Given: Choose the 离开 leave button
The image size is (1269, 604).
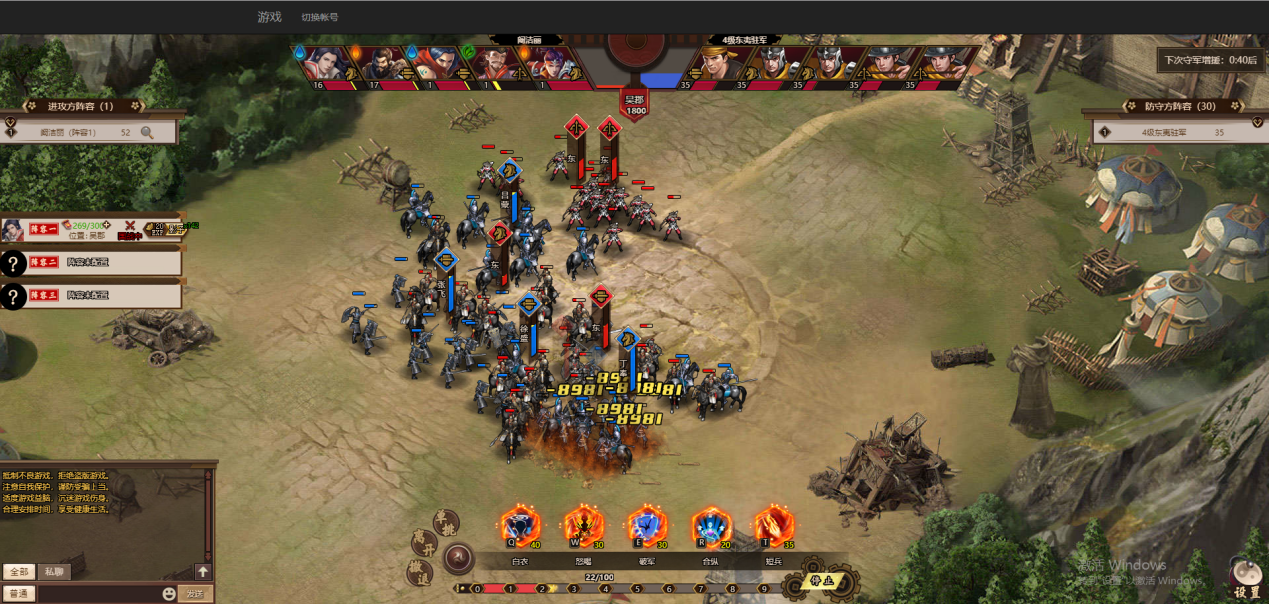Looking at the screenshot, I should 423,543.
